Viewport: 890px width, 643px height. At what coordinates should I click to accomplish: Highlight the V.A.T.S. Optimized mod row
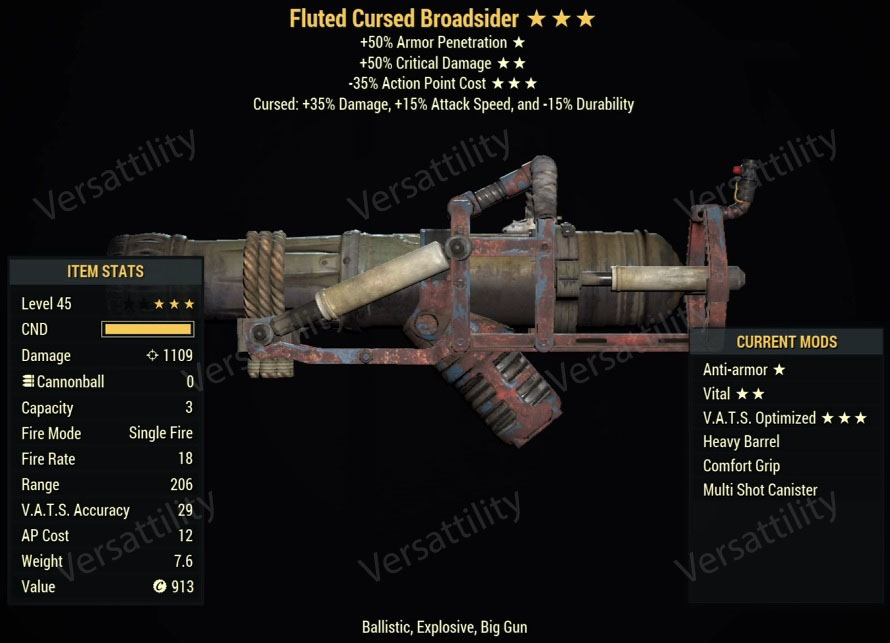pos(783,418)
